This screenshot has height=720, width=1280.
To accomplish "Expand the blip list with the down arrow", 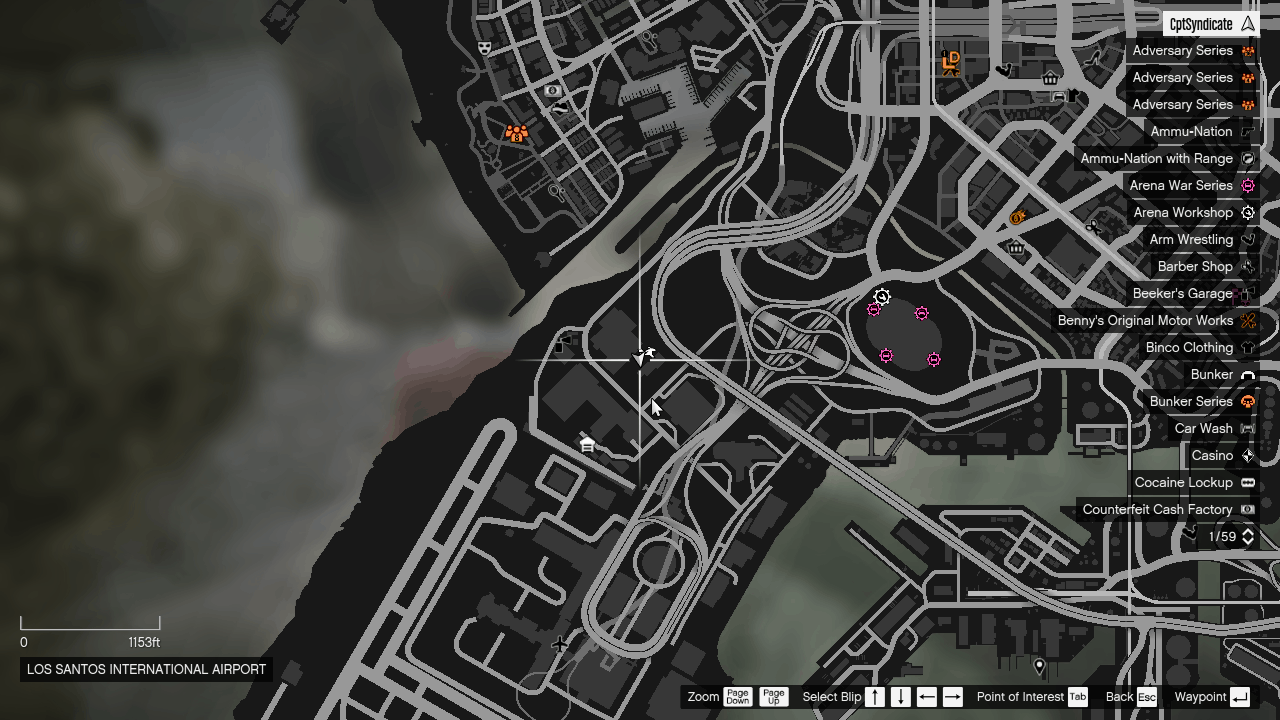I will tap(898, 697).
